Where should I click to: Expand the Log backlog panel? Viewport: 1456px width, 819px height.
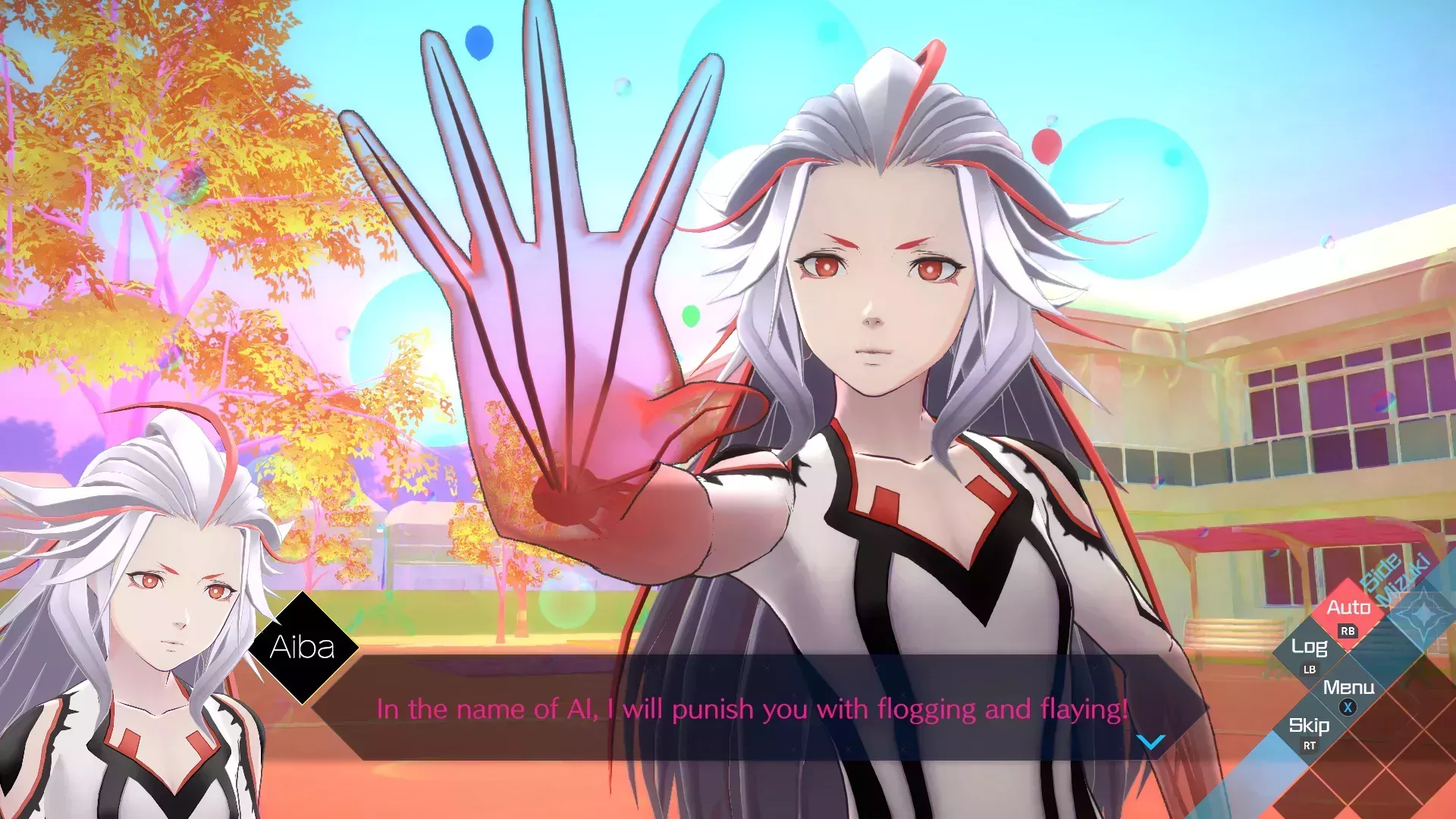pos(1310,647)
